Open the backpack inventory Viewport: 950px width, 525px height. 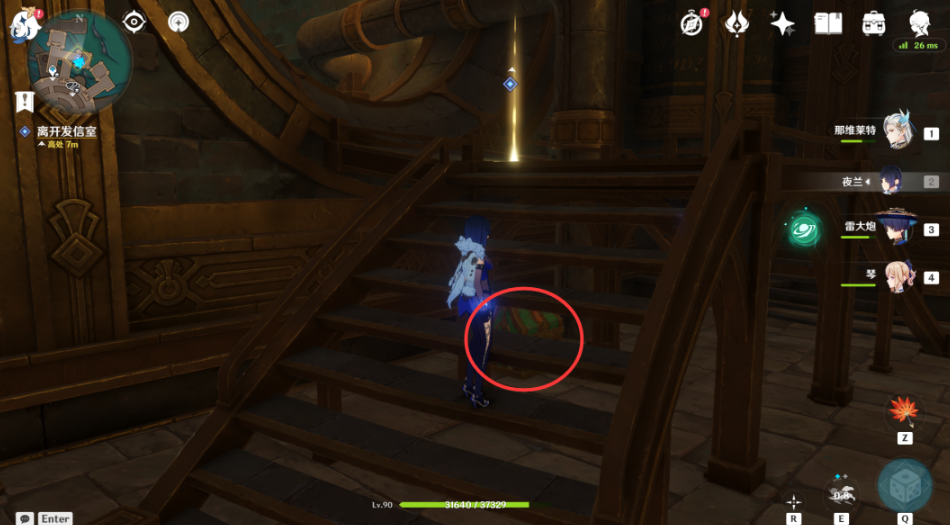click(873, 23)
